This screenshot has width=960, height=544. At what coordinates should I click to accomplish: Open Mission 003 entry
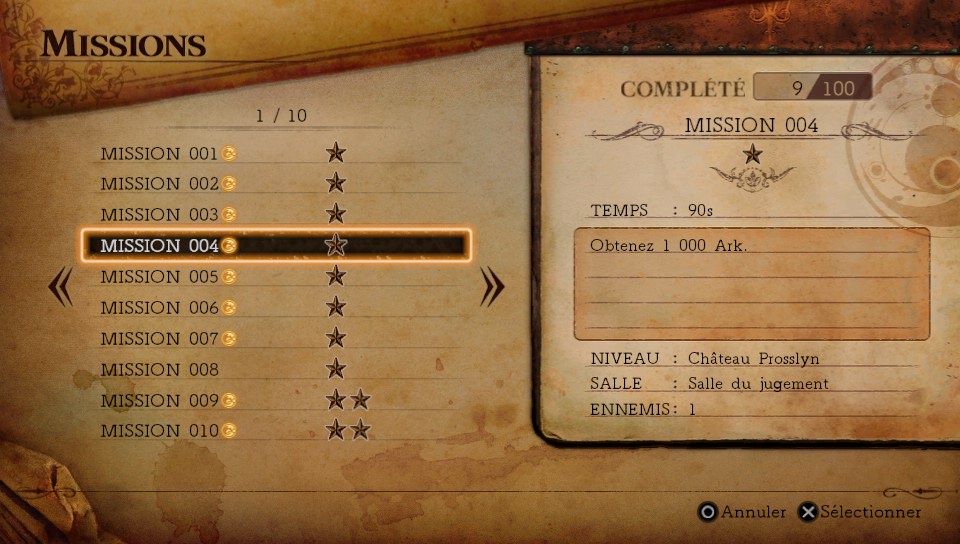point(160,215)
